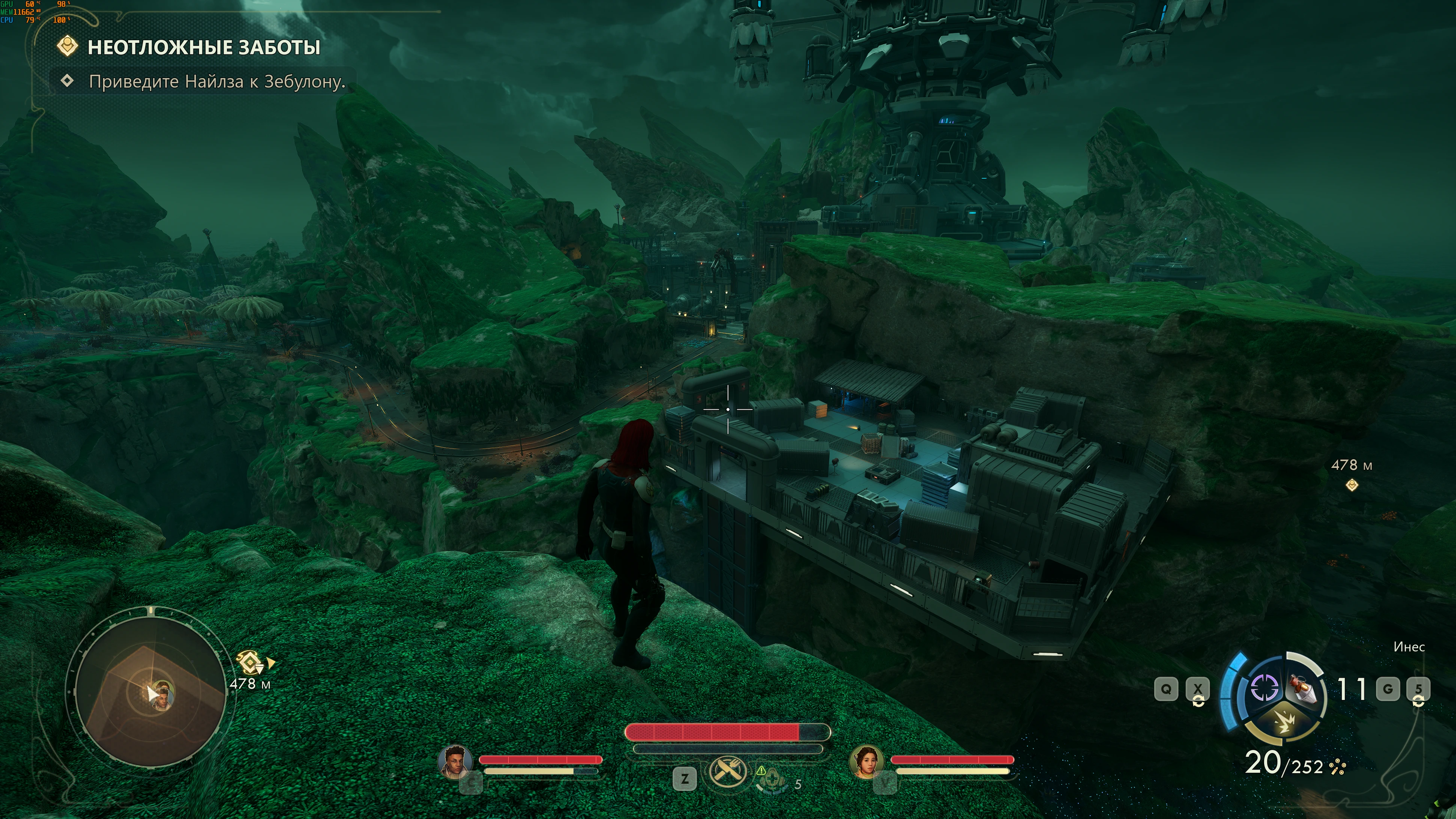Activate the purple crosshair ability
The image size is (1456, 819).
point(1265,688)
